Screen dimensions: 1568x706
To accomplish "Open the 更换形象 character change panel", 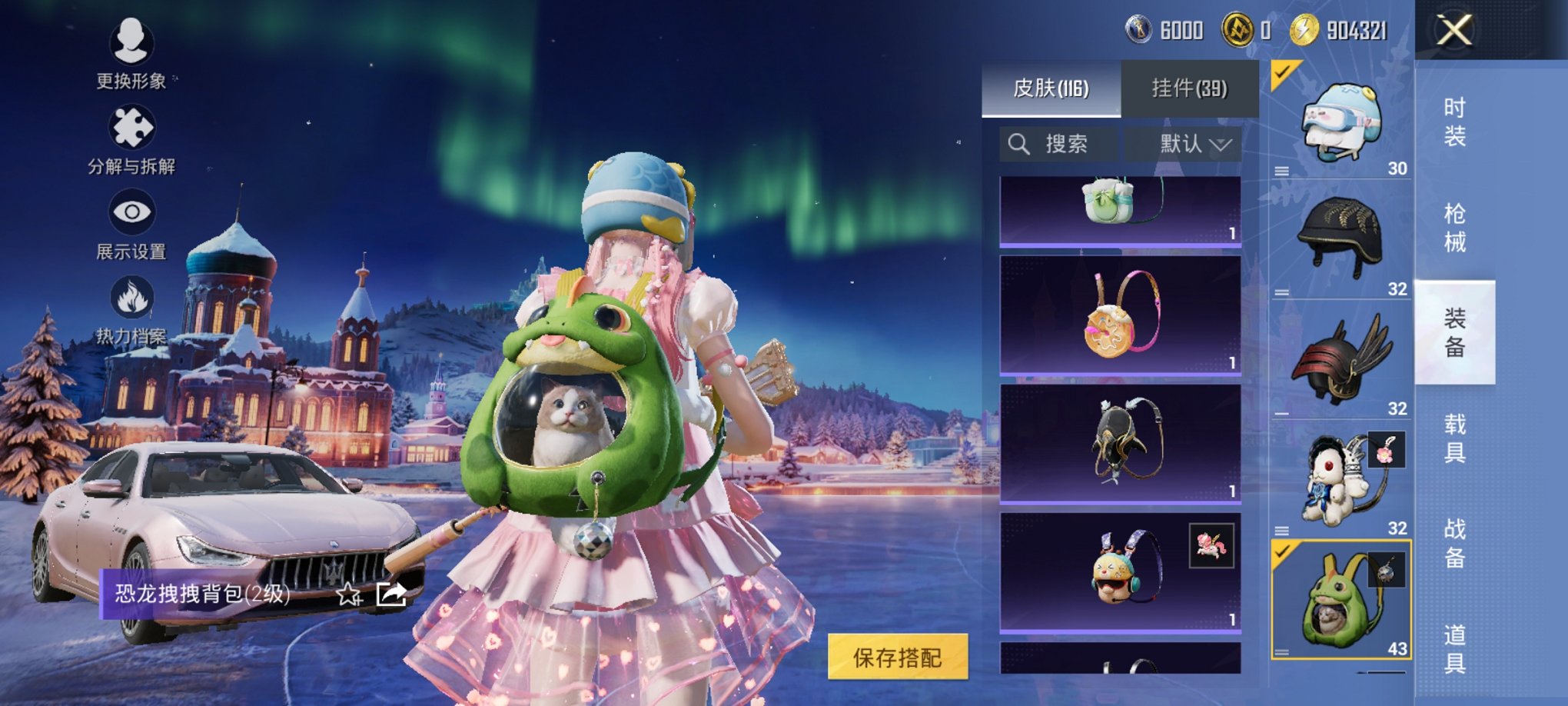I will pos(131,52).
